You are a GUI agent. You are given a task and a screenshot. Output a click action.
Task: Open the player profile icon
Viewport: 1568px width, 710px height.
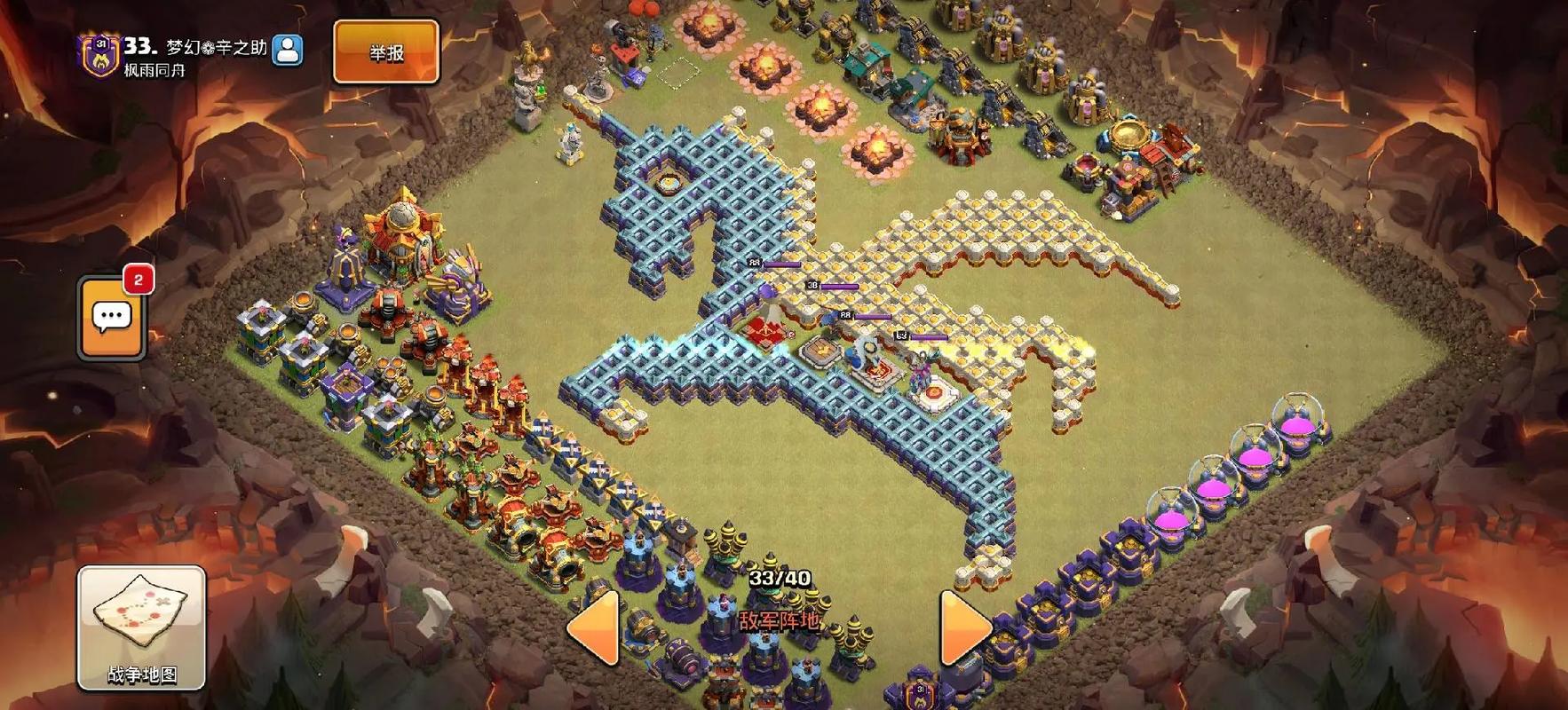(287, 50)
